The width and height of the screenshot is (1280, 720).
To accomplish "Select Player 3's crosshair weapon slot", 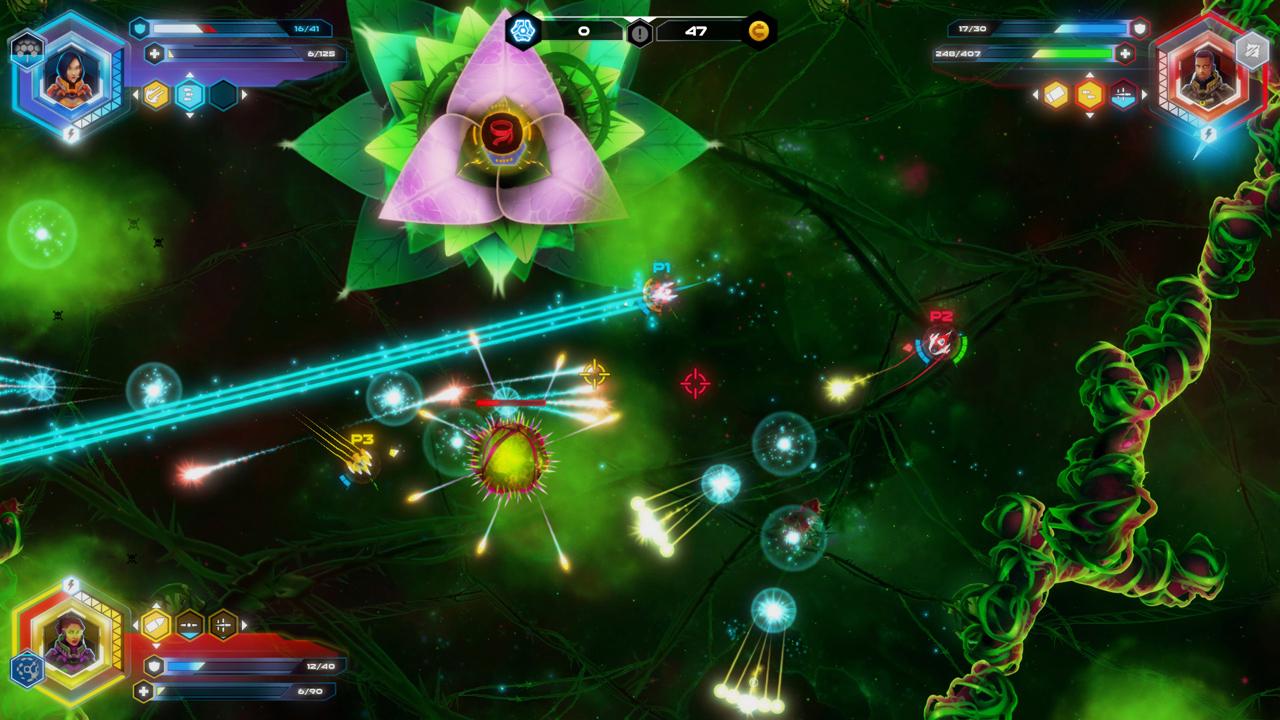I will point(222,625).
